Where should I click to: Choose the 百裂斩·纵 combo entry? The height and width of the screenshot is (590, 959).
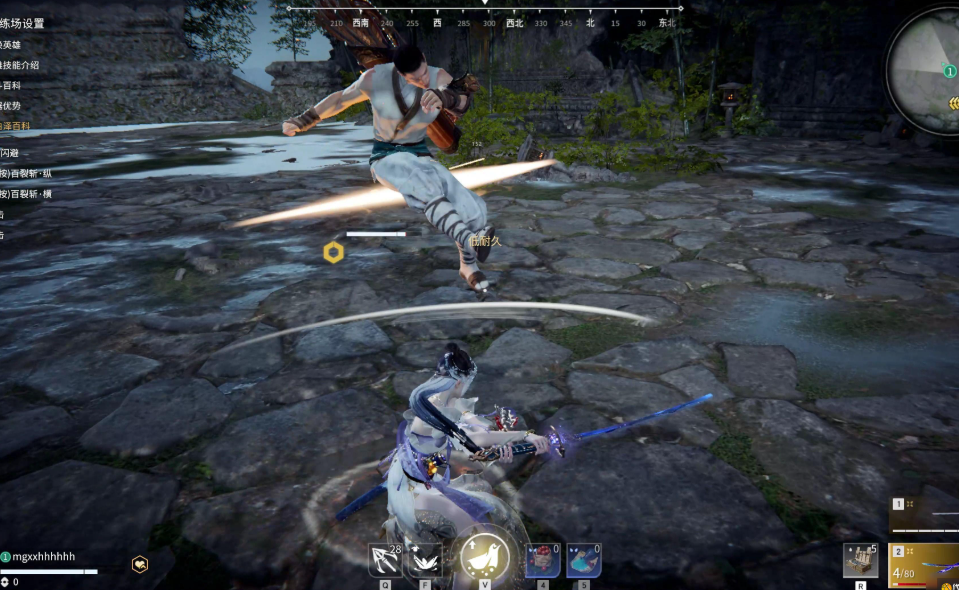click(x=26, y=173)
